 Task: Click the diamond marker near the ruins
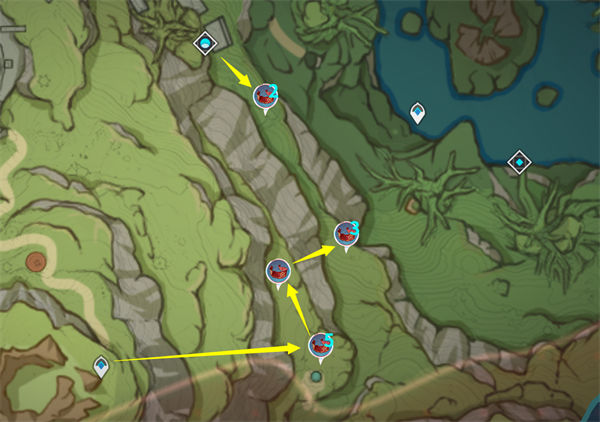click(205, 42)
